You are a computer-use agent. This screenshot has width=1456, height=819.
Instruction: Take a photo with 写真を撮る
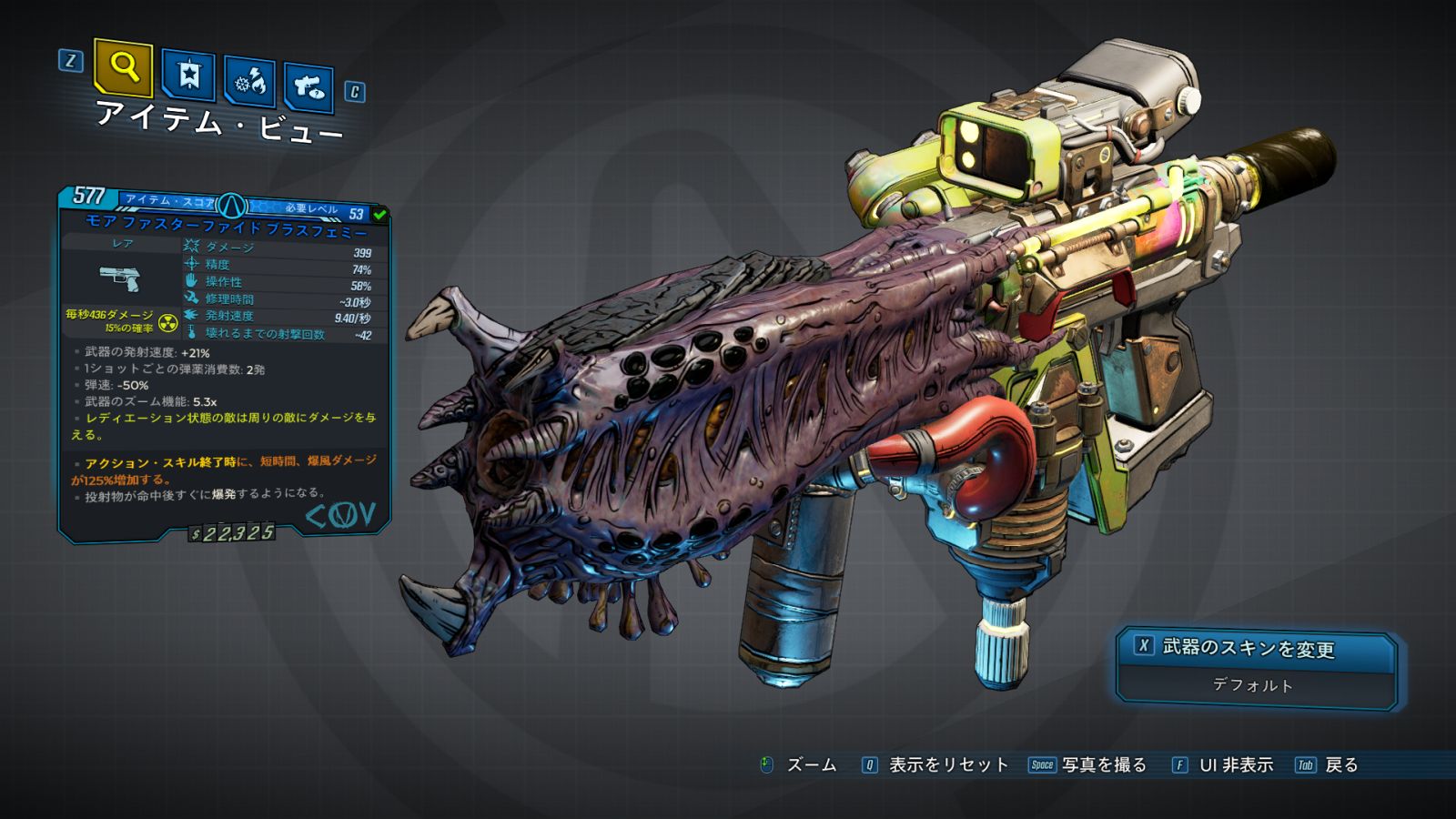point(1103,765)
